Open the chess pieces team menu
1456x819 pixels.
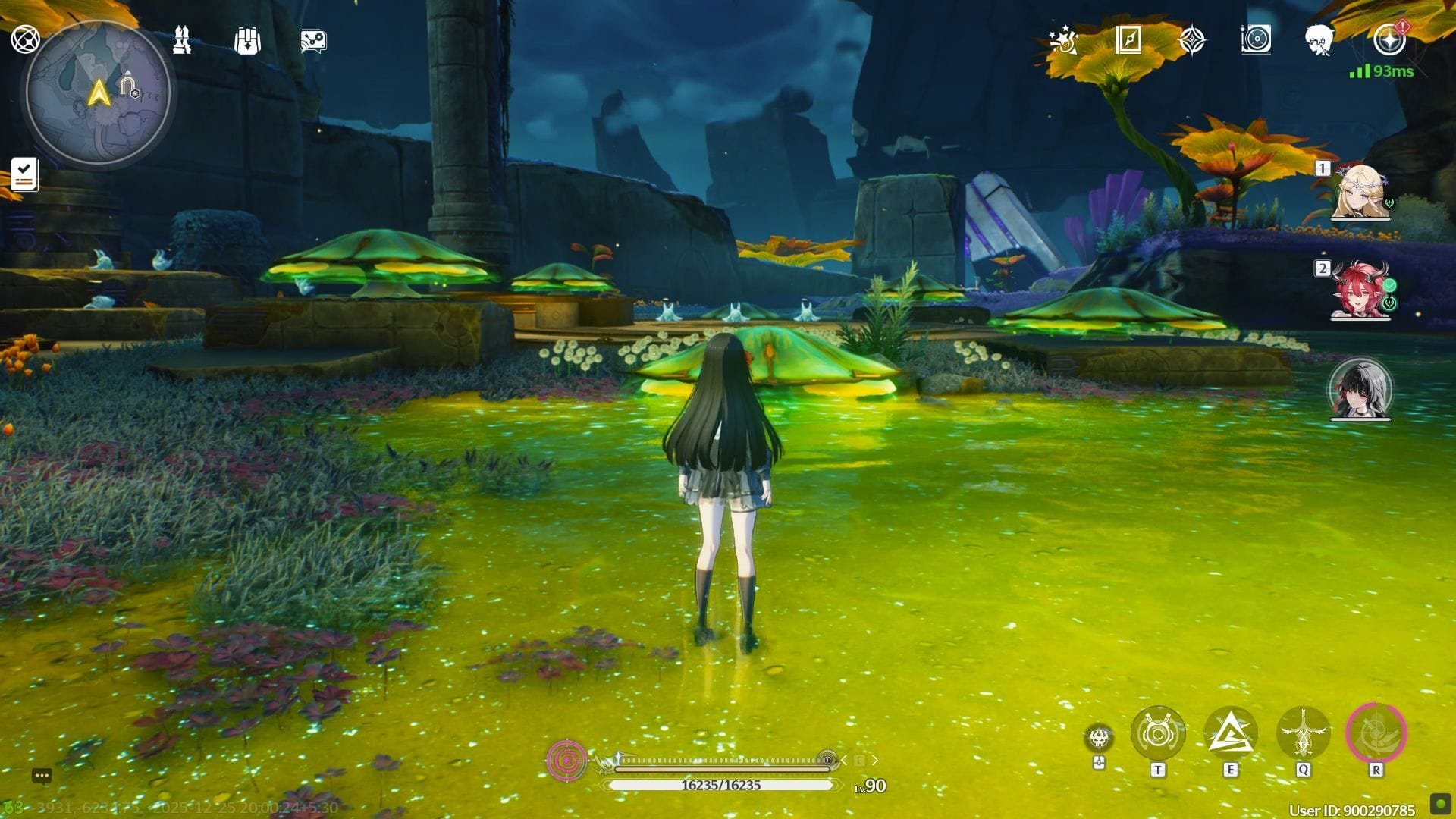(x=182, y=40)
